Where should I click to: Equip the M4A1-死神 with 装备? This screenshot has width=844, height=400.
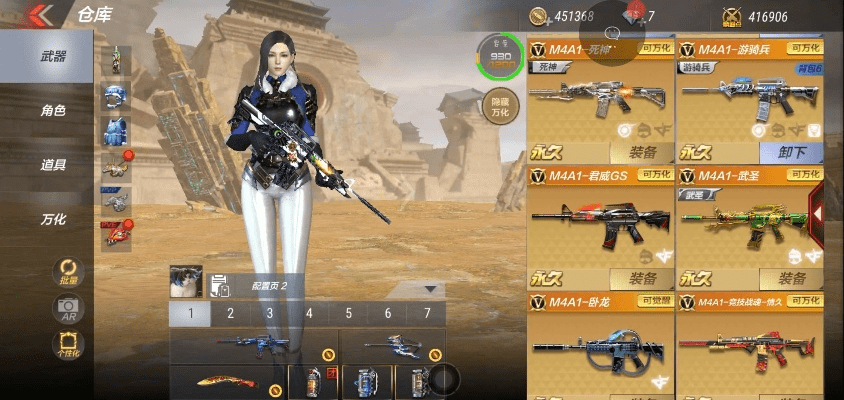pos(642,153)
